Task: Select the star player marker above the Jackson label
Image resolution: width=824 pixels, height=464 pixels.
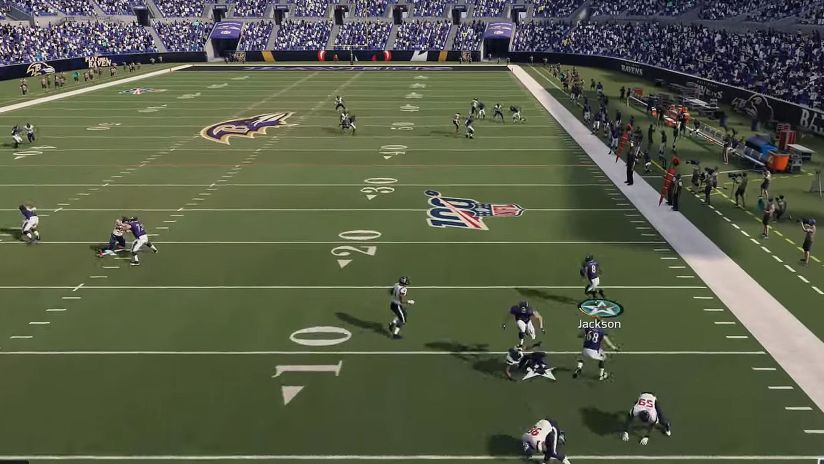Action: [x=600, y=308]
